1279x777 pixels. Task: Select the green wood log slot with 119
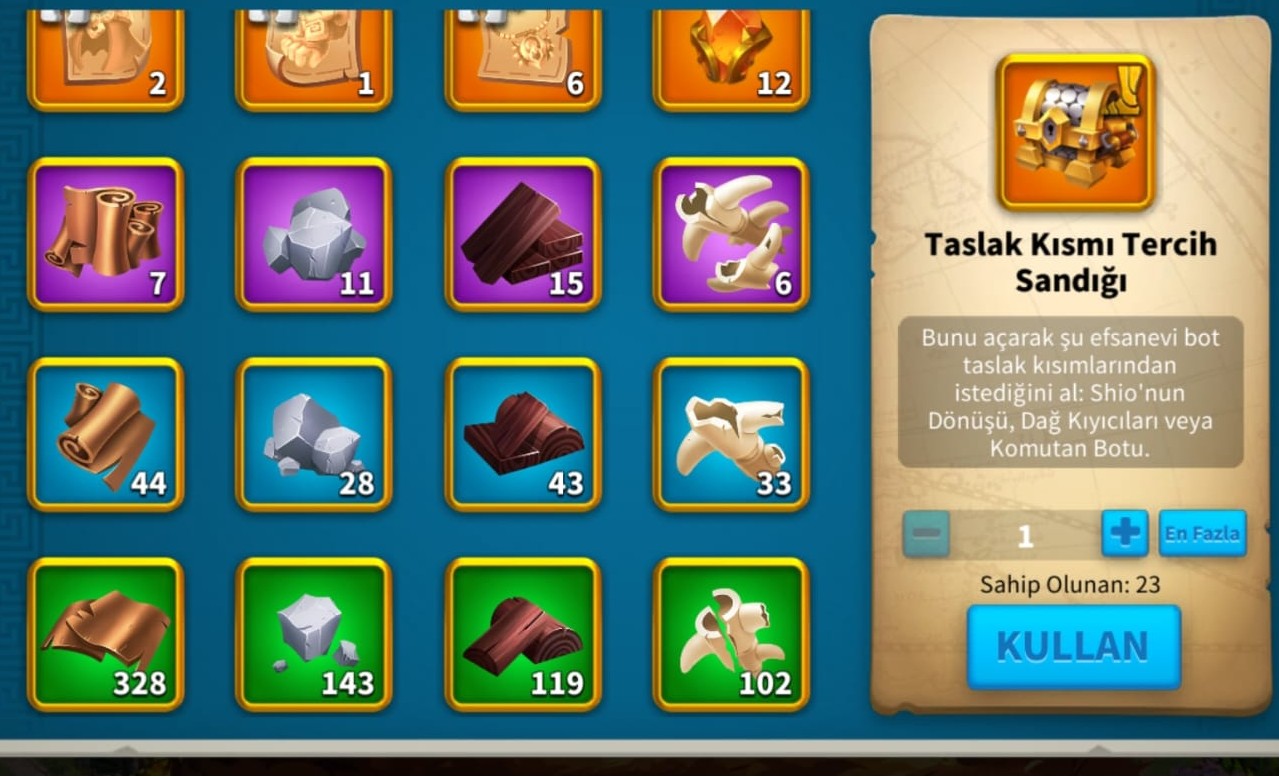click(523, 634)
